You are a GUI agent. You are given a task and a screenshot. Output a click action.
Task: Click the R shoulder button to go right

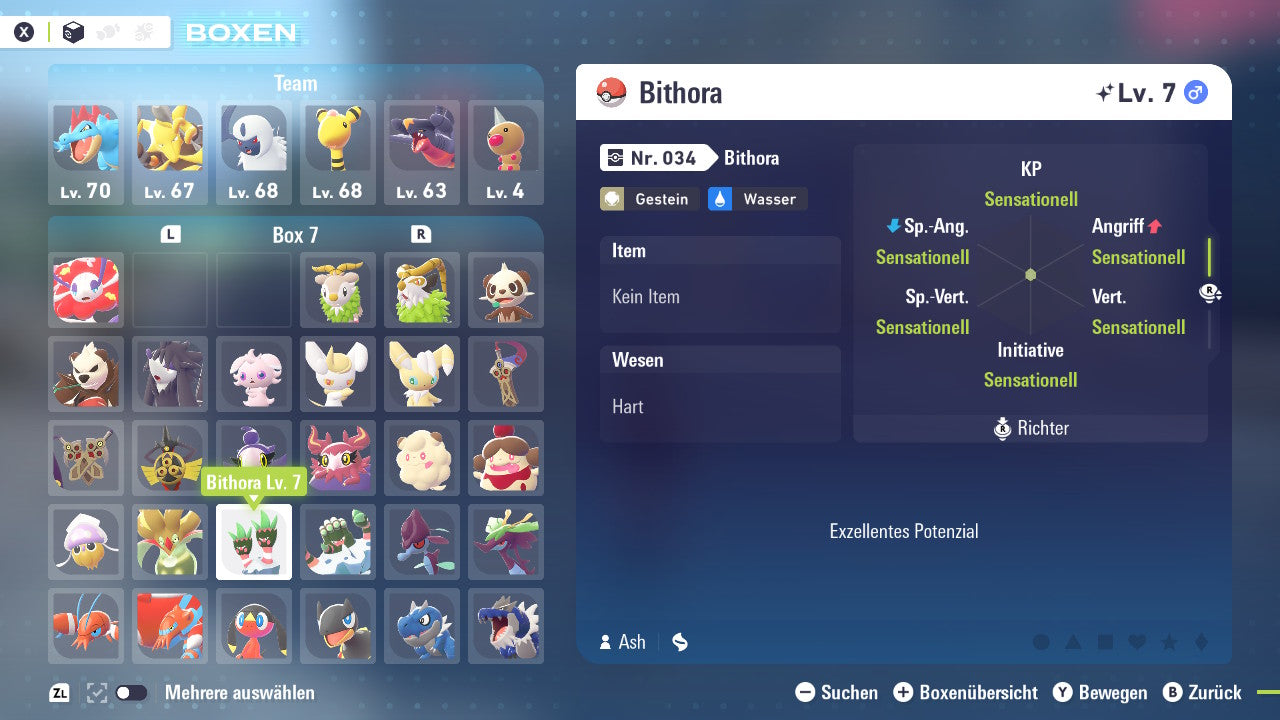(421, 233)
